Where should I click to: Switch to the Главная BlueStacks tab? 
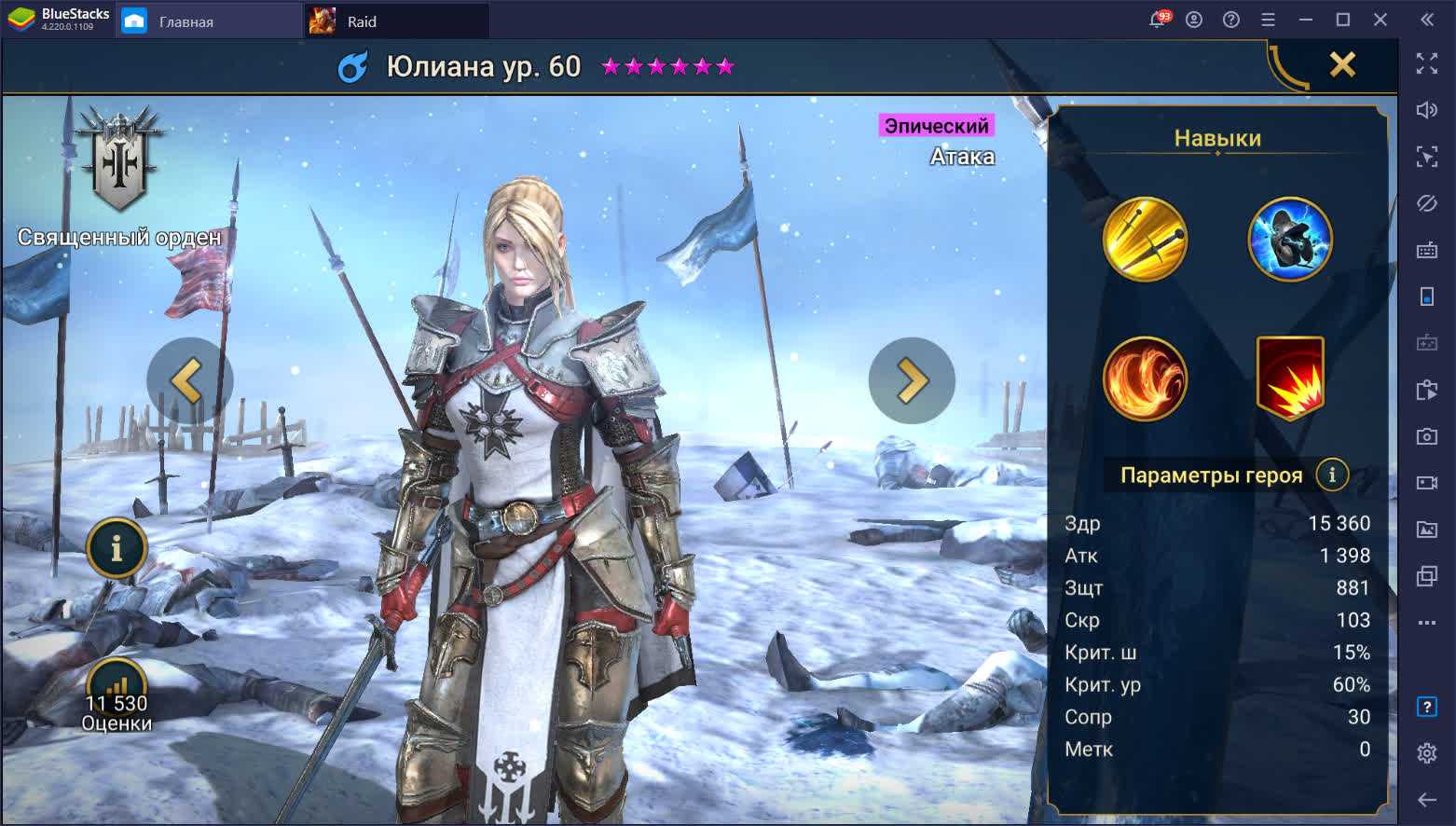[x=186, y=21]
